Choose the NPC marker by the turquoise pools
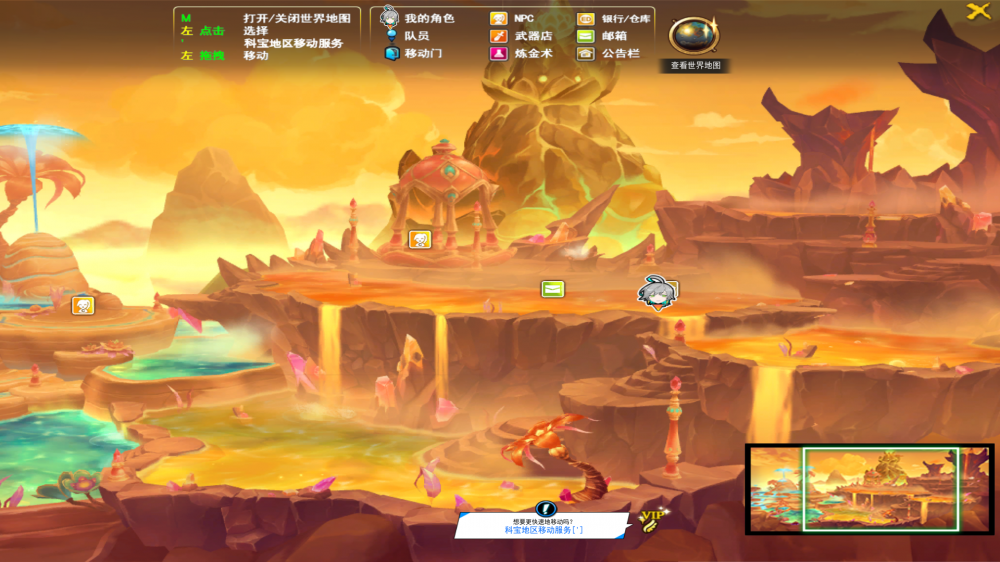The height and width of the screenshot is (562, 1000). tap(83, 305)
